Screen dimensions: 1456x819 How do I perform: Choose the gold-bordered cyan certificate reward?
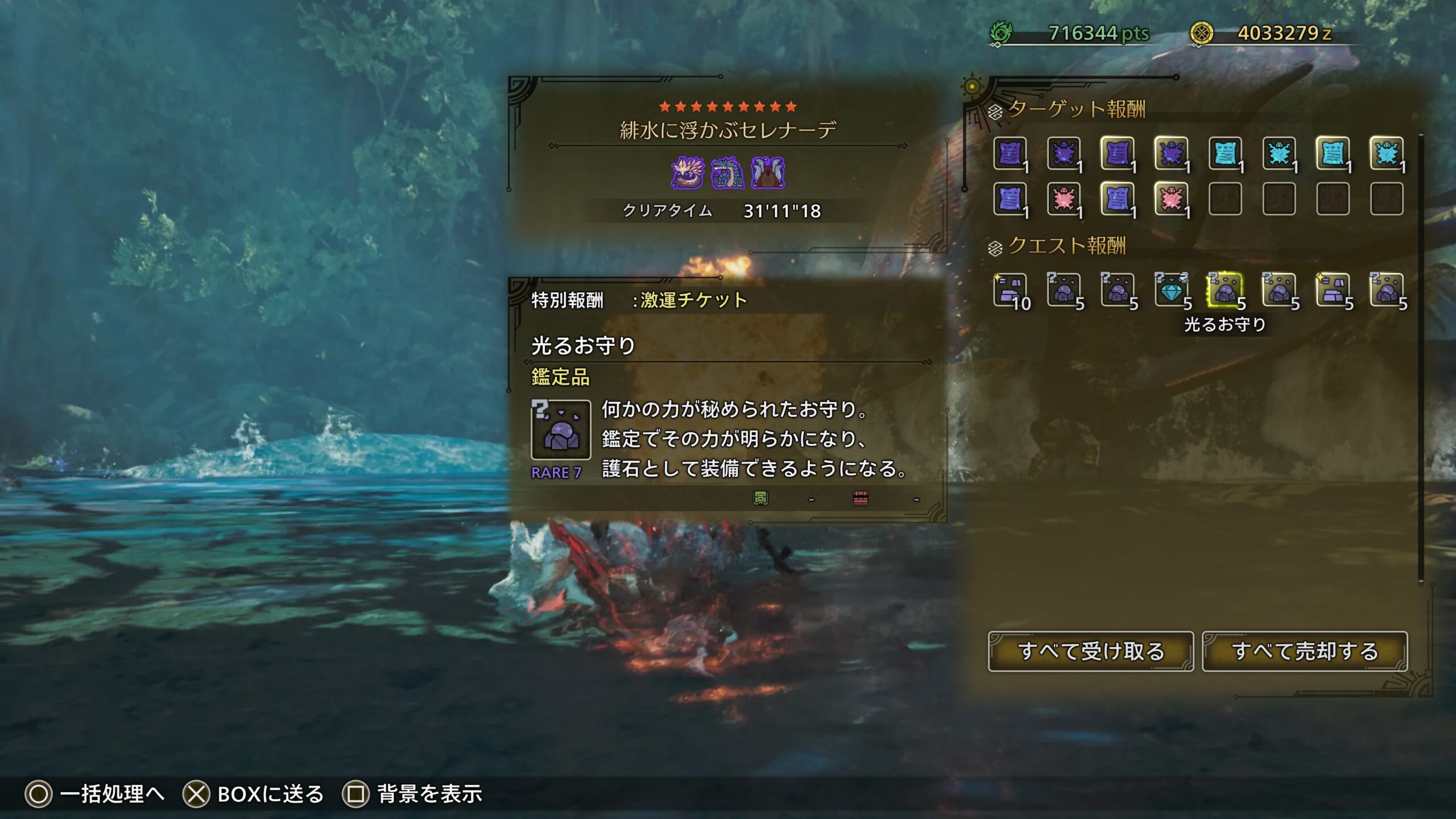click(1332, 153)
